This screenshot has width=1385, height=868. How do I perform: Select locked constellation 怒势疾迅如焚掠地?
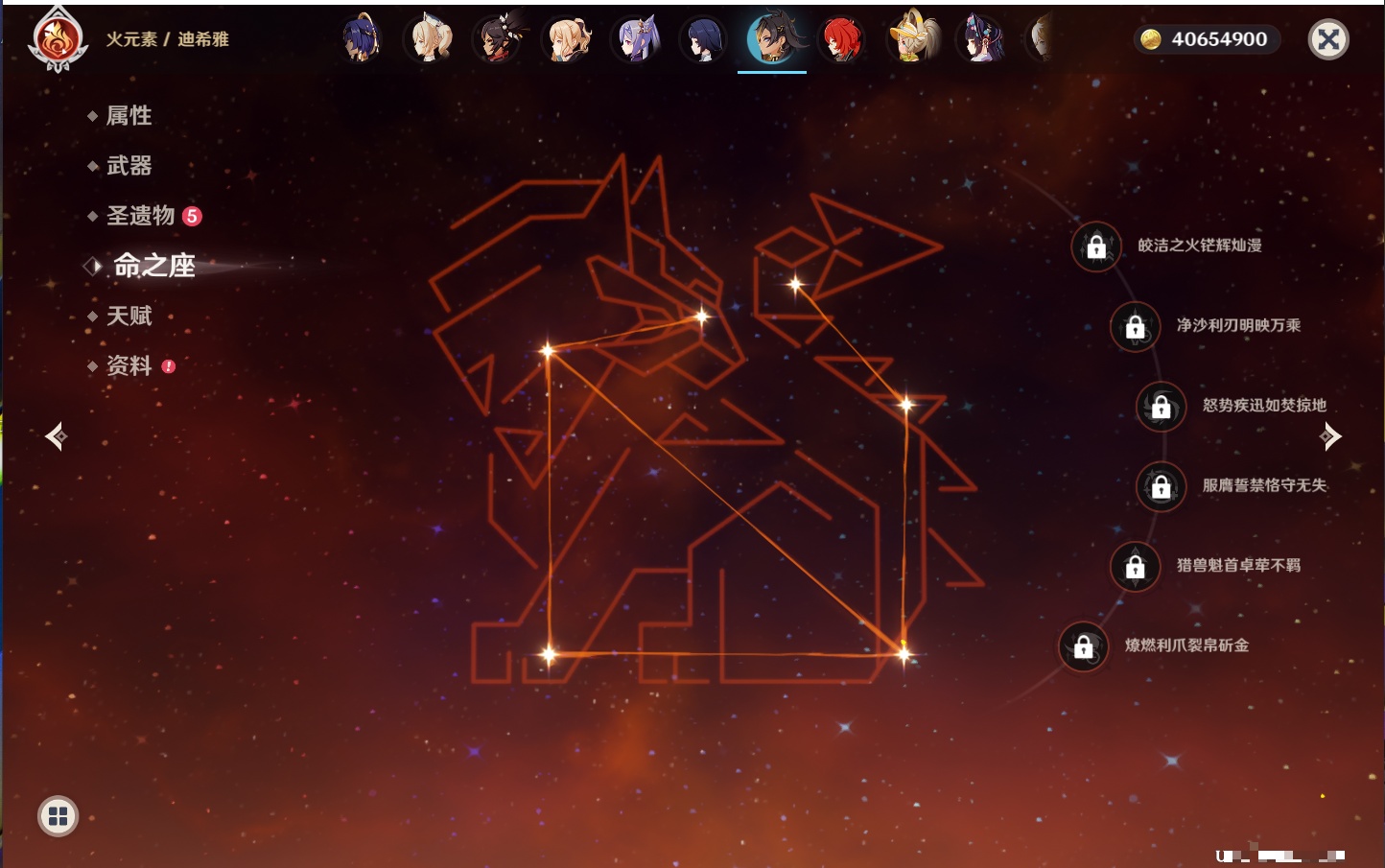[x=1161, y=406]
